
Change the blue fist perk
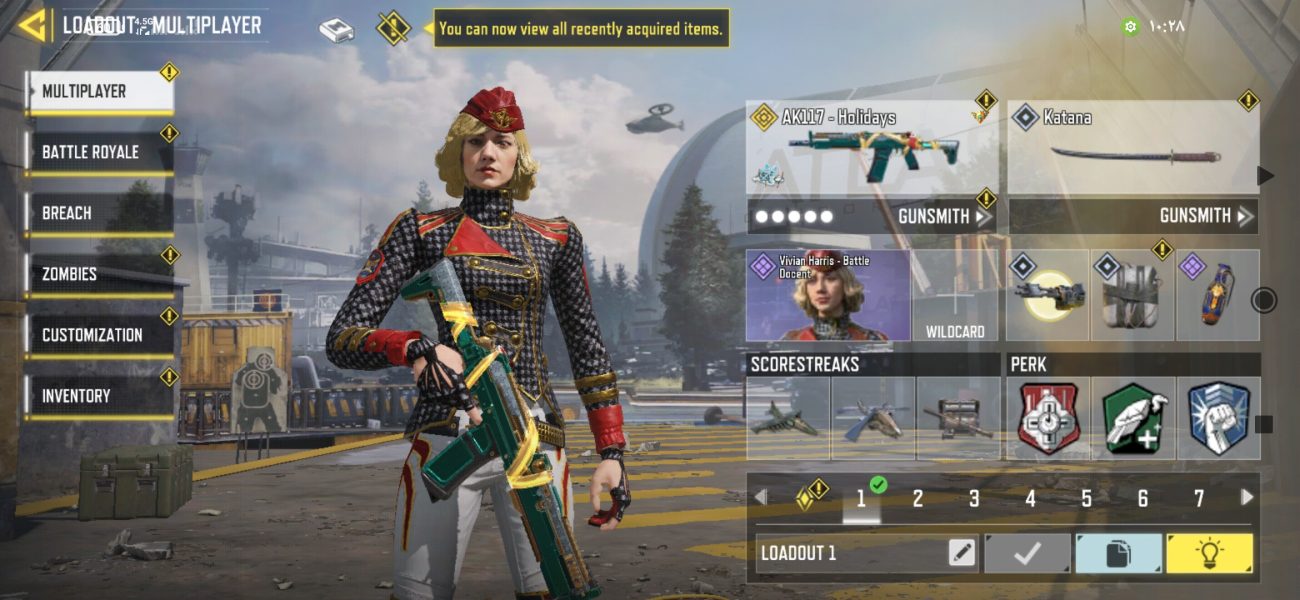point(1218,418)
